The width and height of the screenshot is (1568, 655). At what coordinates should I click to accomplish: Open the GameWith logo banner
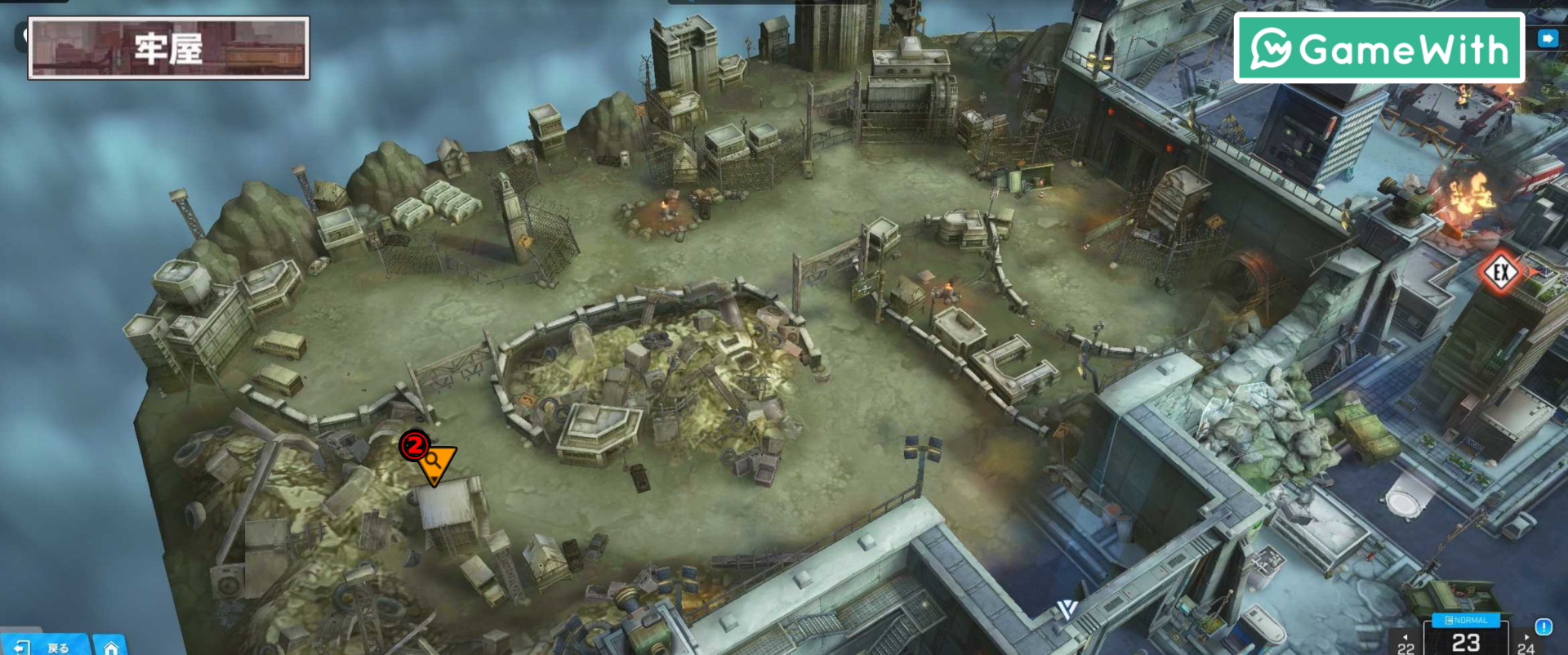(x=1379, y=48)
